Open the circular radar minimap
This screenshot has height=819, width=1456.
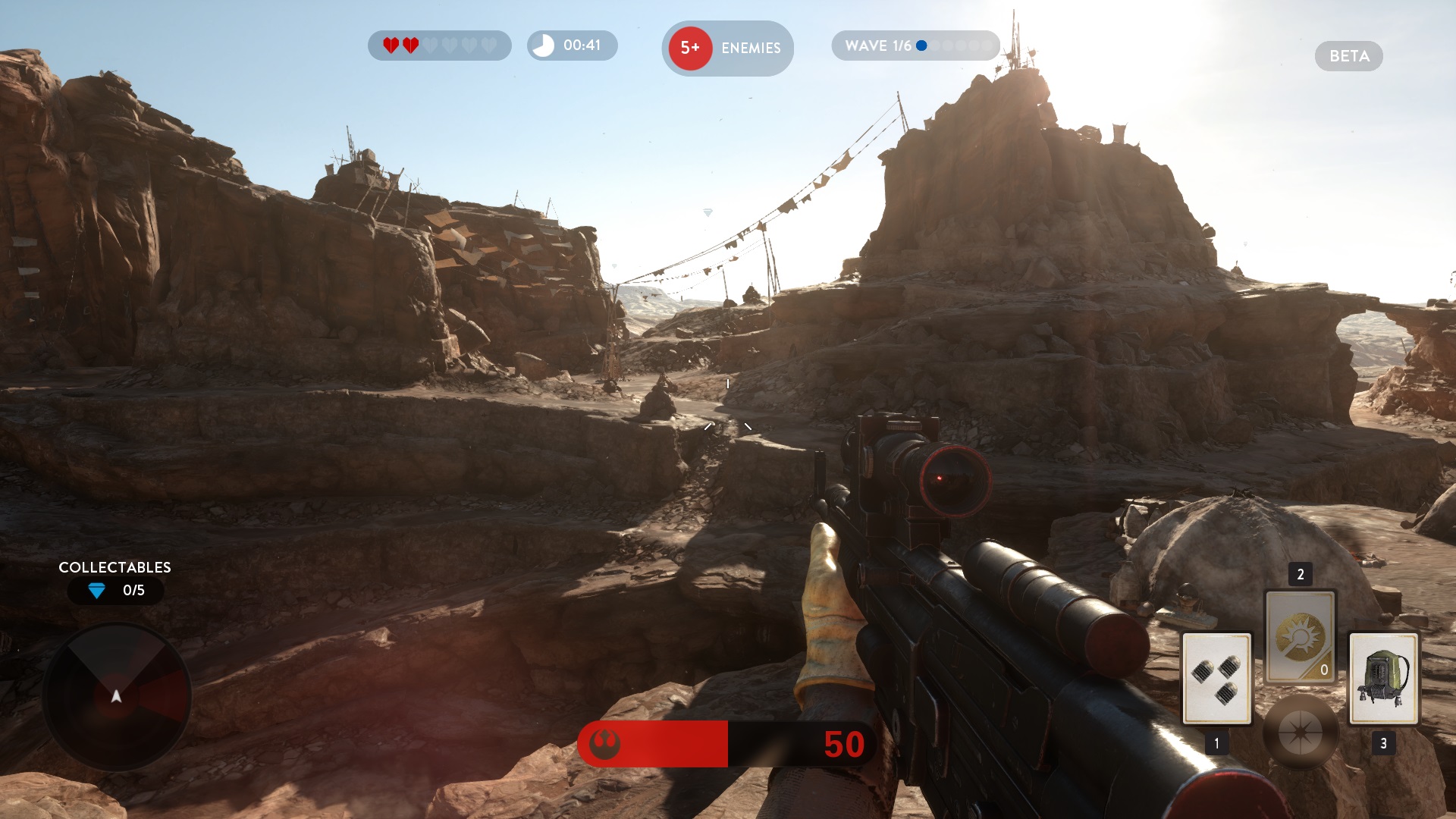(x=117, y=696)
